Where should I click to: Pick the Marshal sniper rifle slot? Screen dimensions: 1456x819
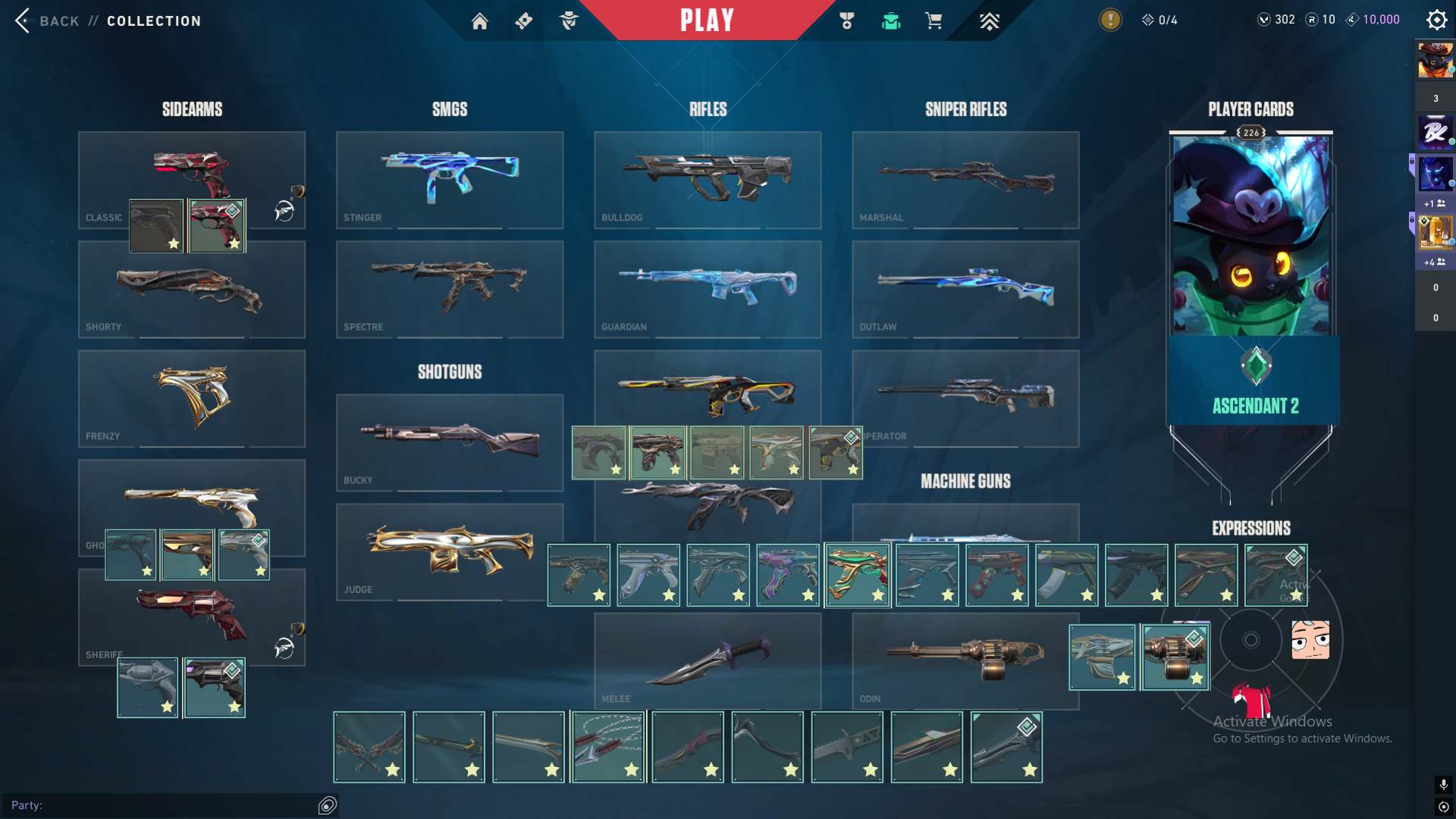click(x=965, y=180)
